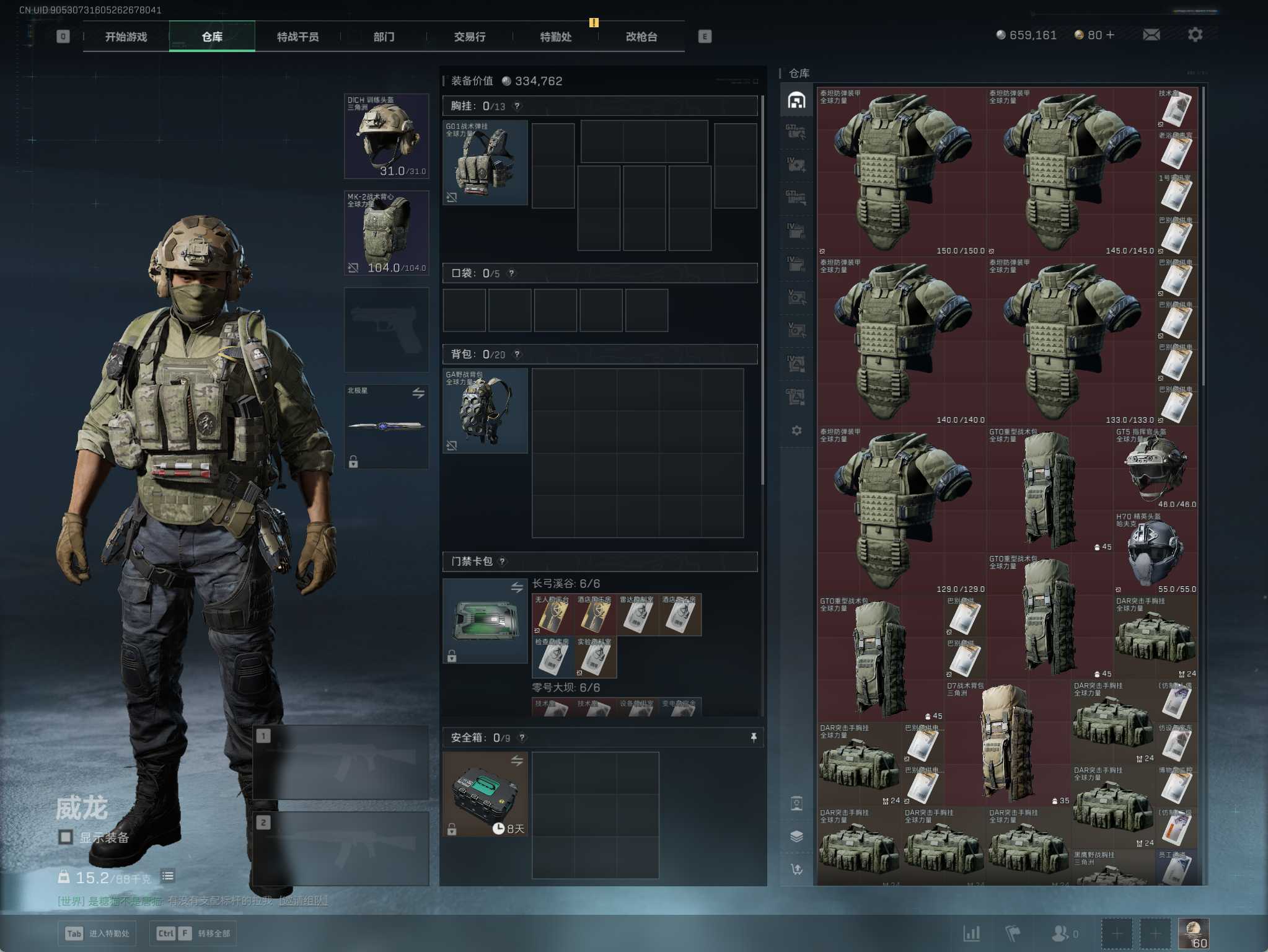Click the 转移全部 transfer all button

193,933
